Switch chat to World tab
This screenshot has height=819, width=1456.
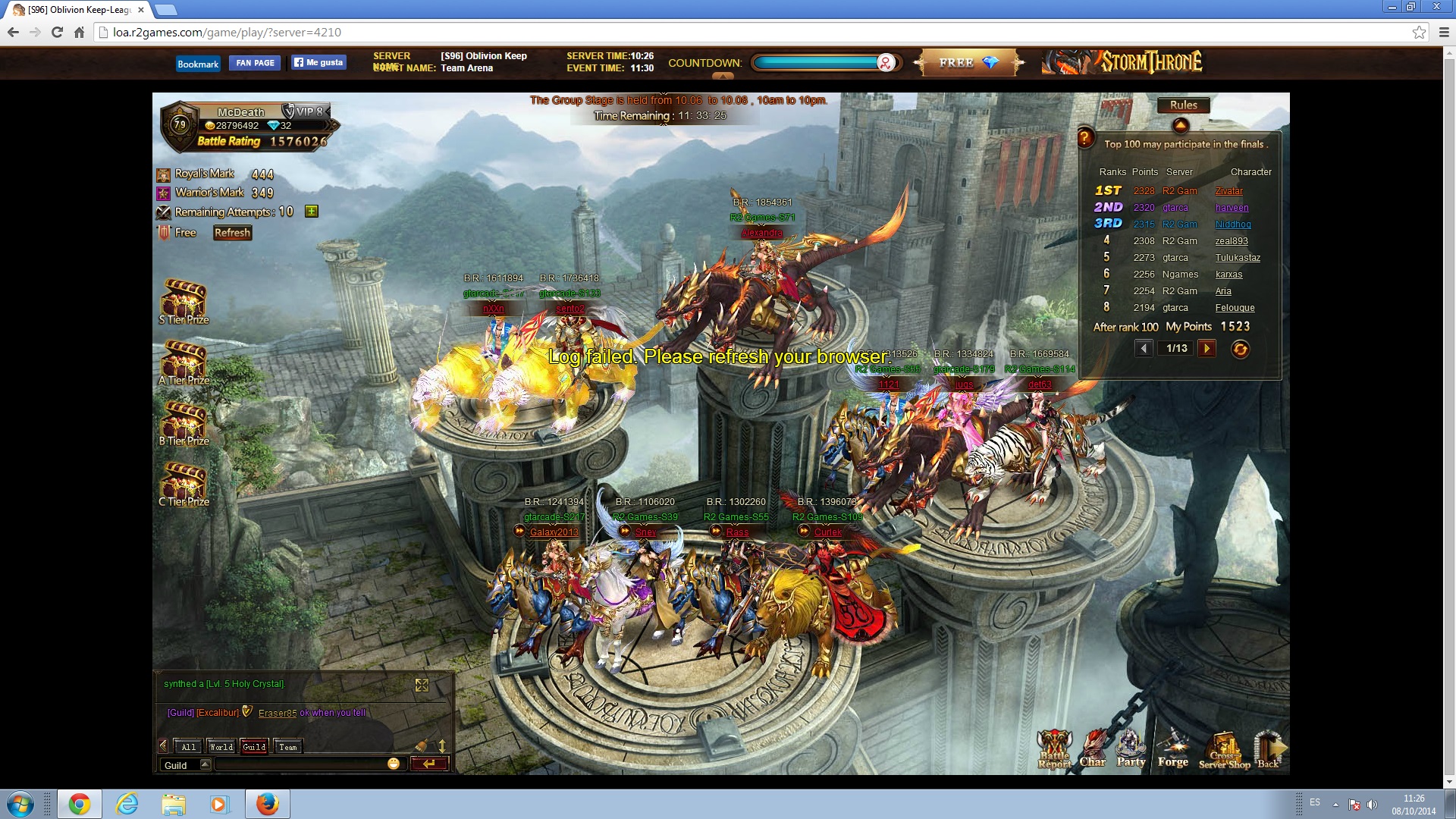pyautogui.click(x=221, y=747)
